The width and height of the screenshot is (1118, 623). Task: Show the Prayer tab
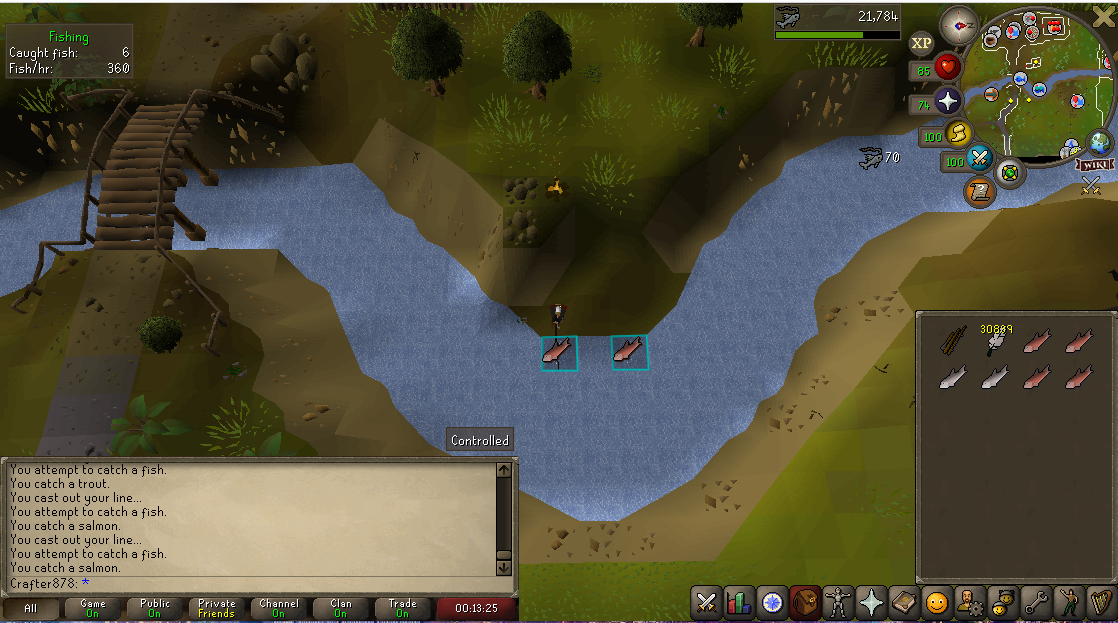coord(871,603)
